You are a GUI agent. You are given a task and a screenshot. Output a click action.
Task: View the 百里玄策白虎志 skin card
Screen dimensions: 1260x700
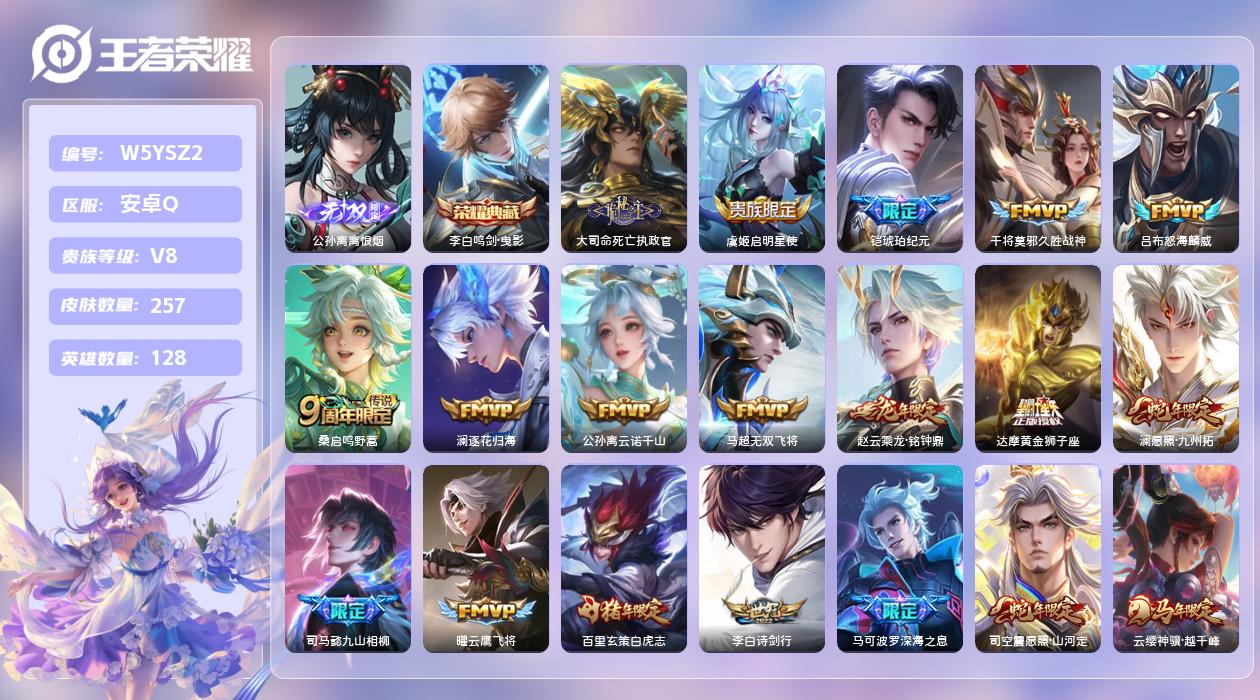624,558
